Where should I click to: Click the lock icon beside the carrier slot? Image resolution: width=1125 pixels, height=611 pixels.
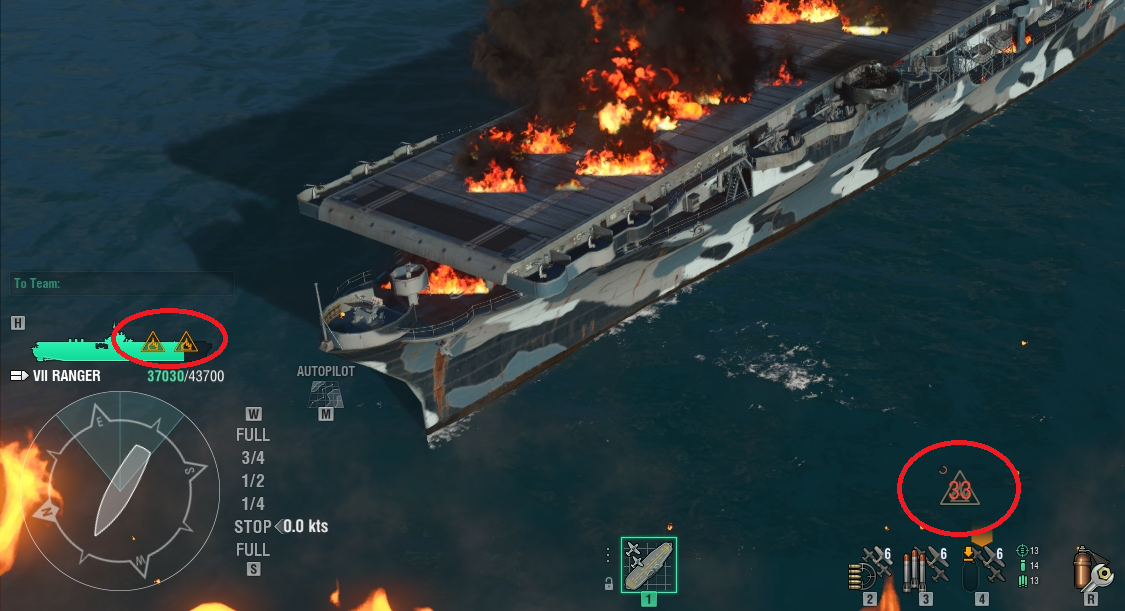608,584
